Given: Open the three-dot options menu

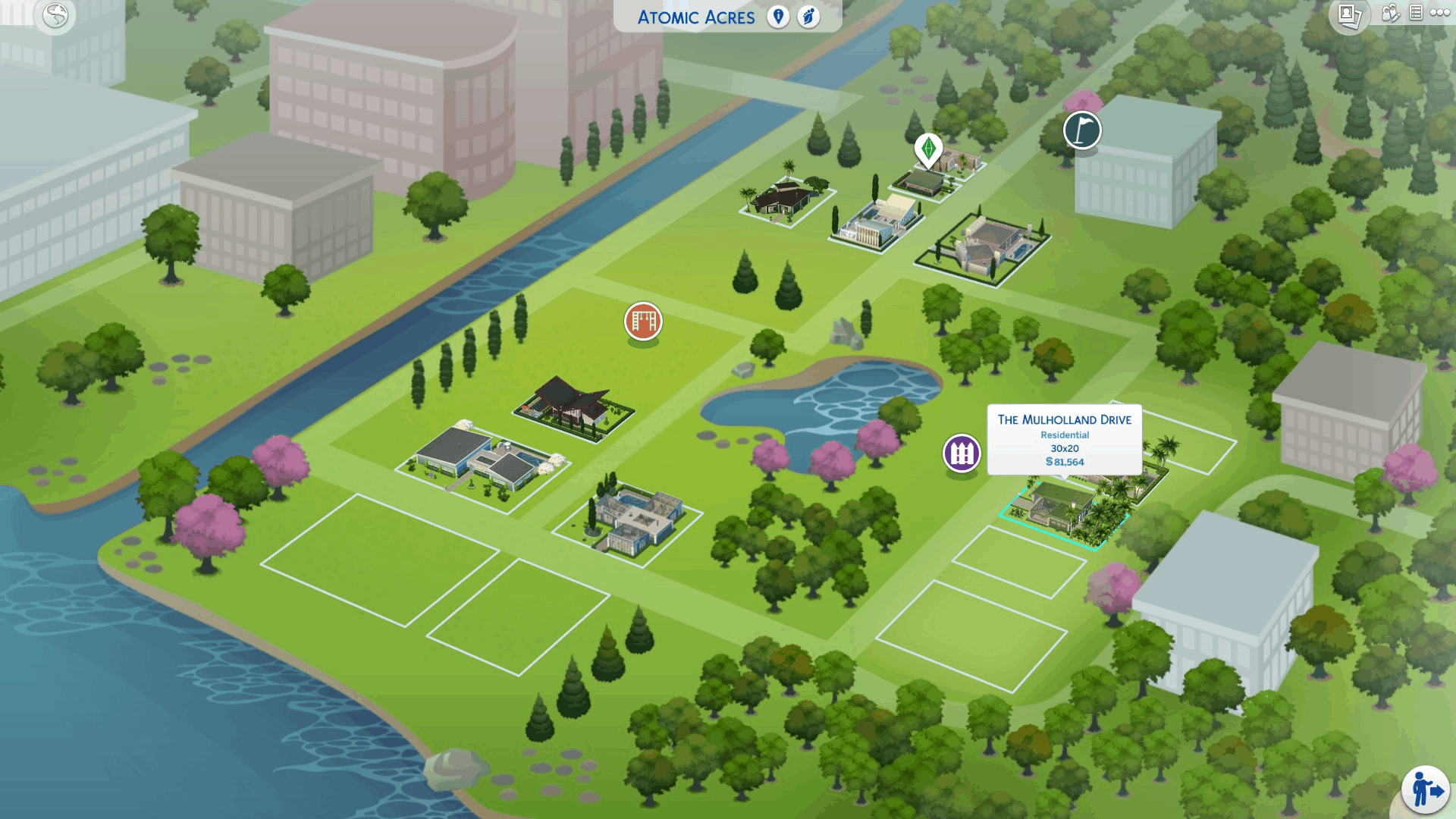Looking at the screenshot, I should click(1439, 13).
